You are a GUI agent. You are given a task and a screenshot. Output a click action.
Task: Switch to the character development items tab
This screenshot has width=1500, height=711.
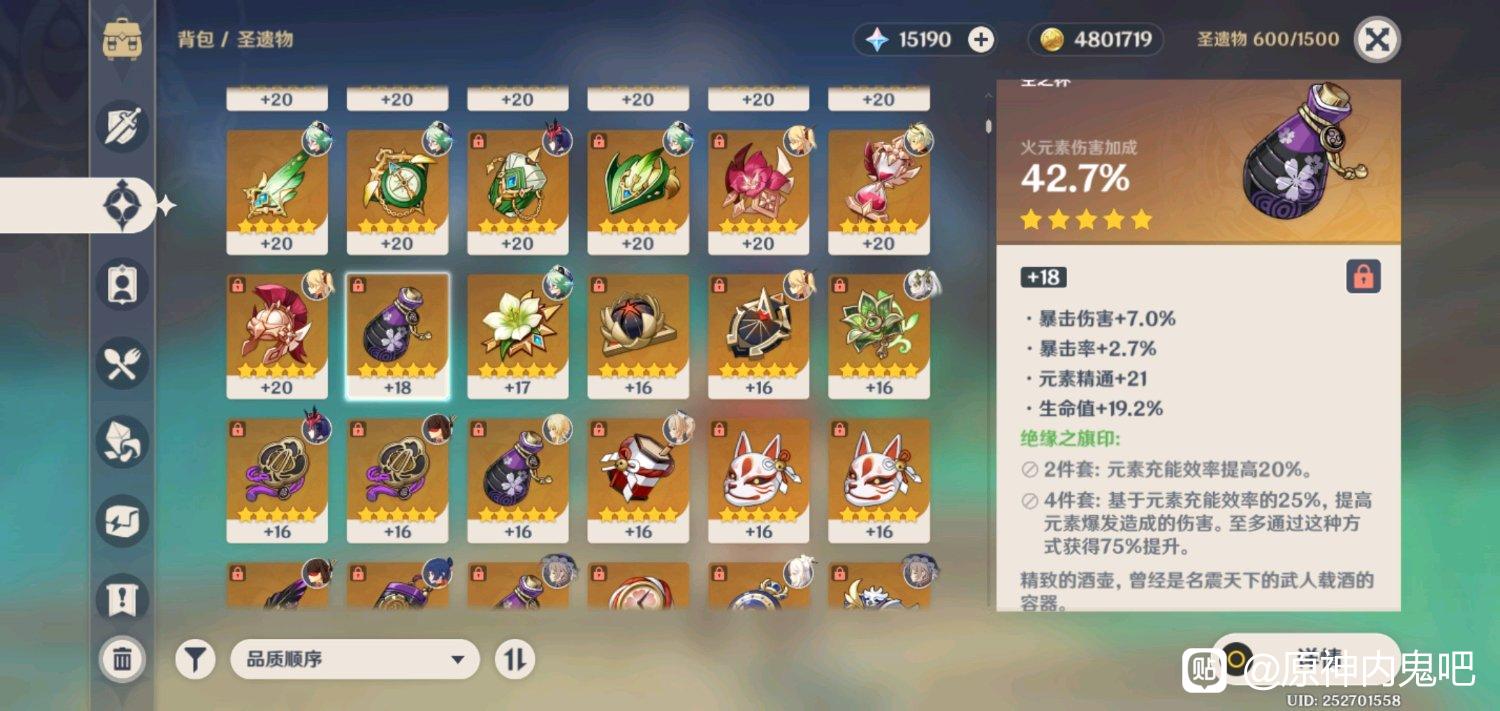[123, 284]
